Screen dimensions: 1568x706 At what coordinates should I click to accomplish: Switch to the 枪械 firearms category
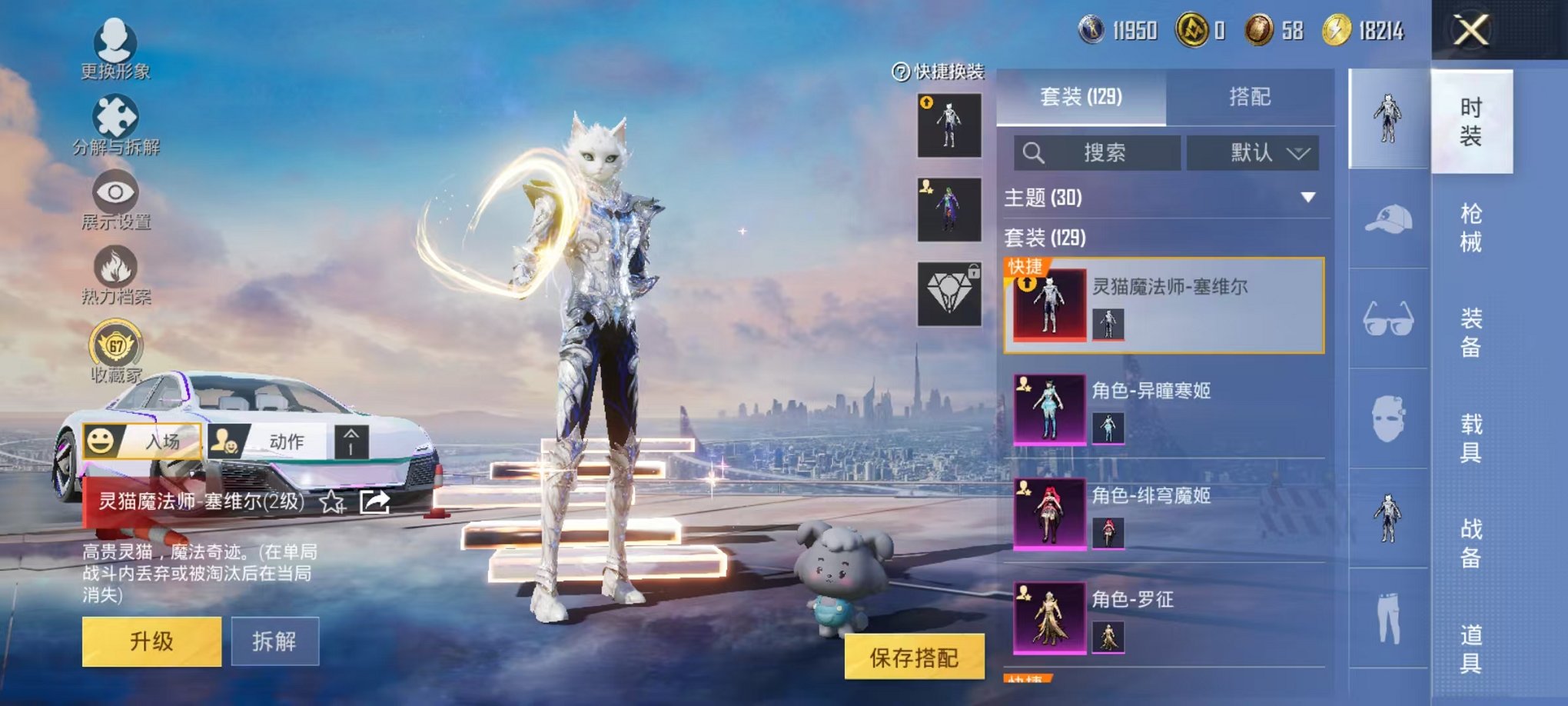click(1470, 228)
